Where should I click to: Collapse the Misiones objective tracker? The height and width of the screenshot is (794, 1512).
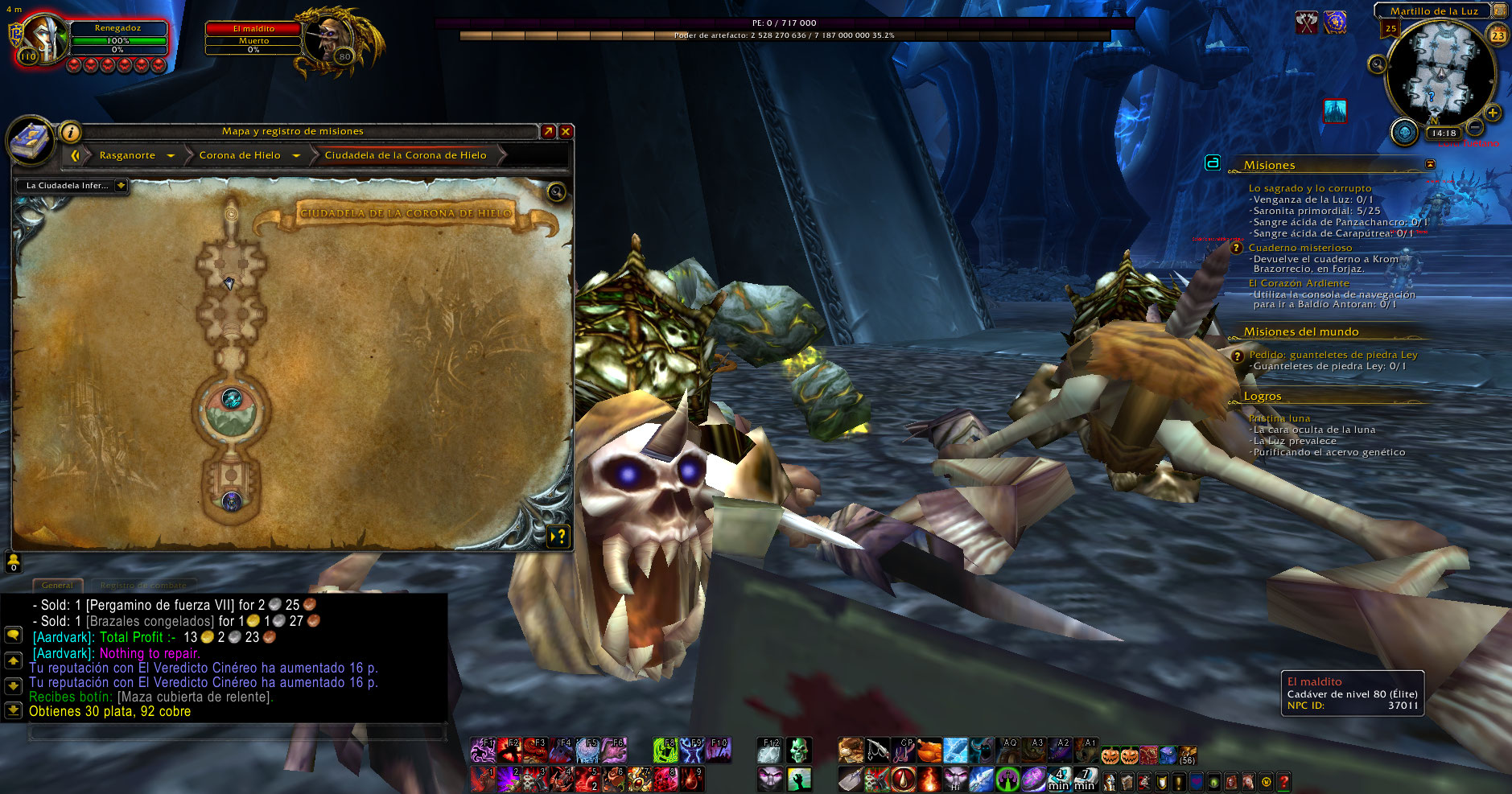pos(1430,164)
